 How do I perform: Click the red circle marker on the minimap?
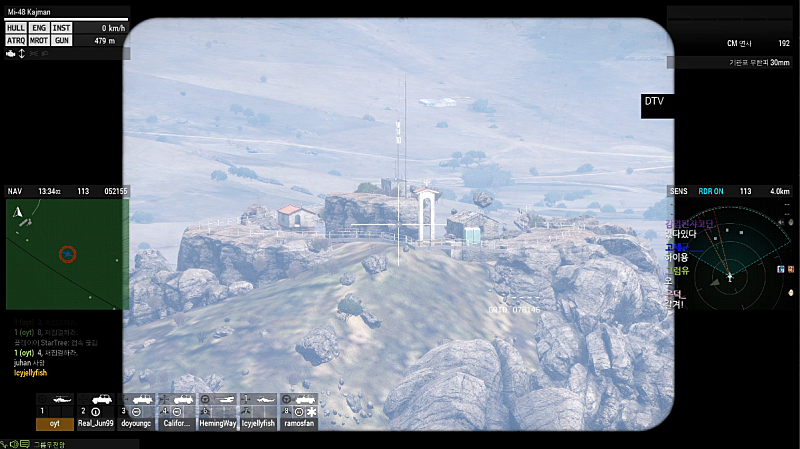click(67, 254)
